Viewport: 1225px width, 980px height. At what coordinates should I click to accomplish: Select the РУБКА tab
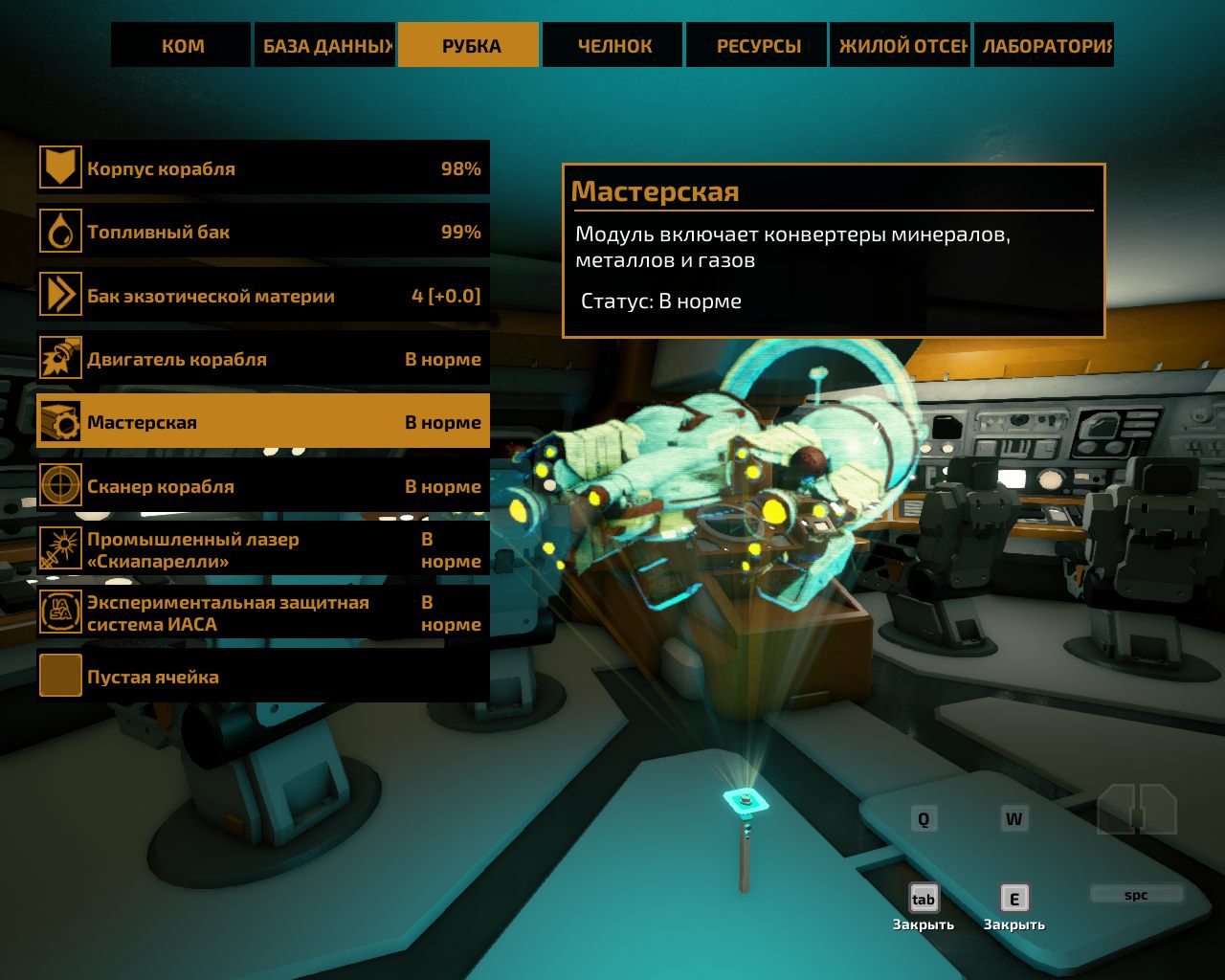tap(469, 45)
